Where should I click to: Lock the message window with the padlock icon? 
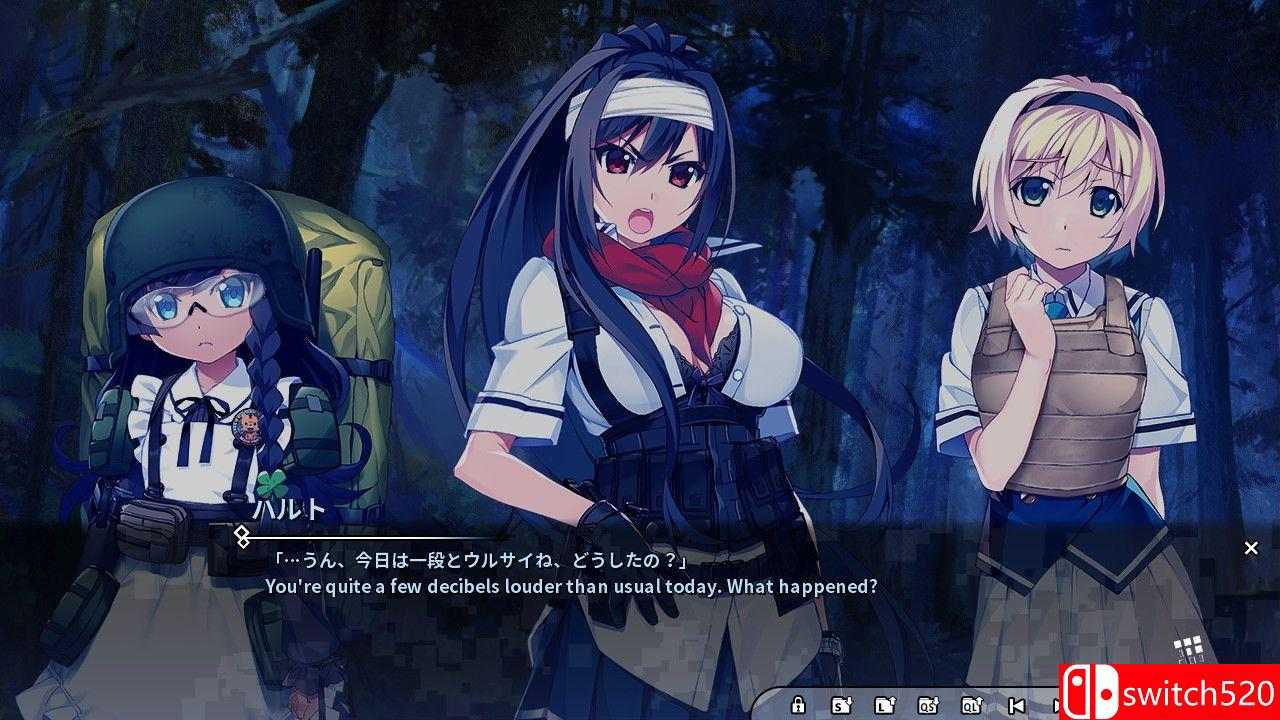click(797, 705)
